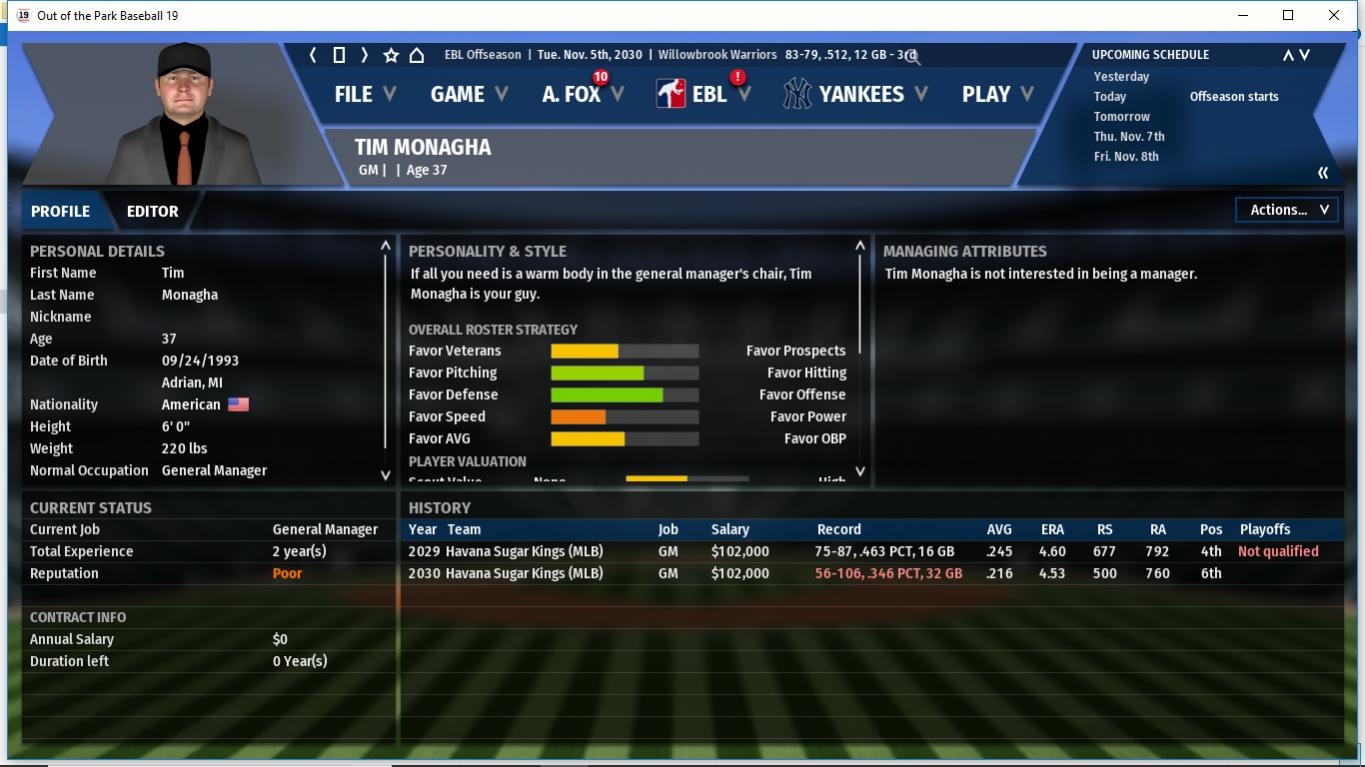Viewport: 1365px width, 767px height.
Task: Collapse the upcoming schedule panel
Action: tap(1323, 173)
